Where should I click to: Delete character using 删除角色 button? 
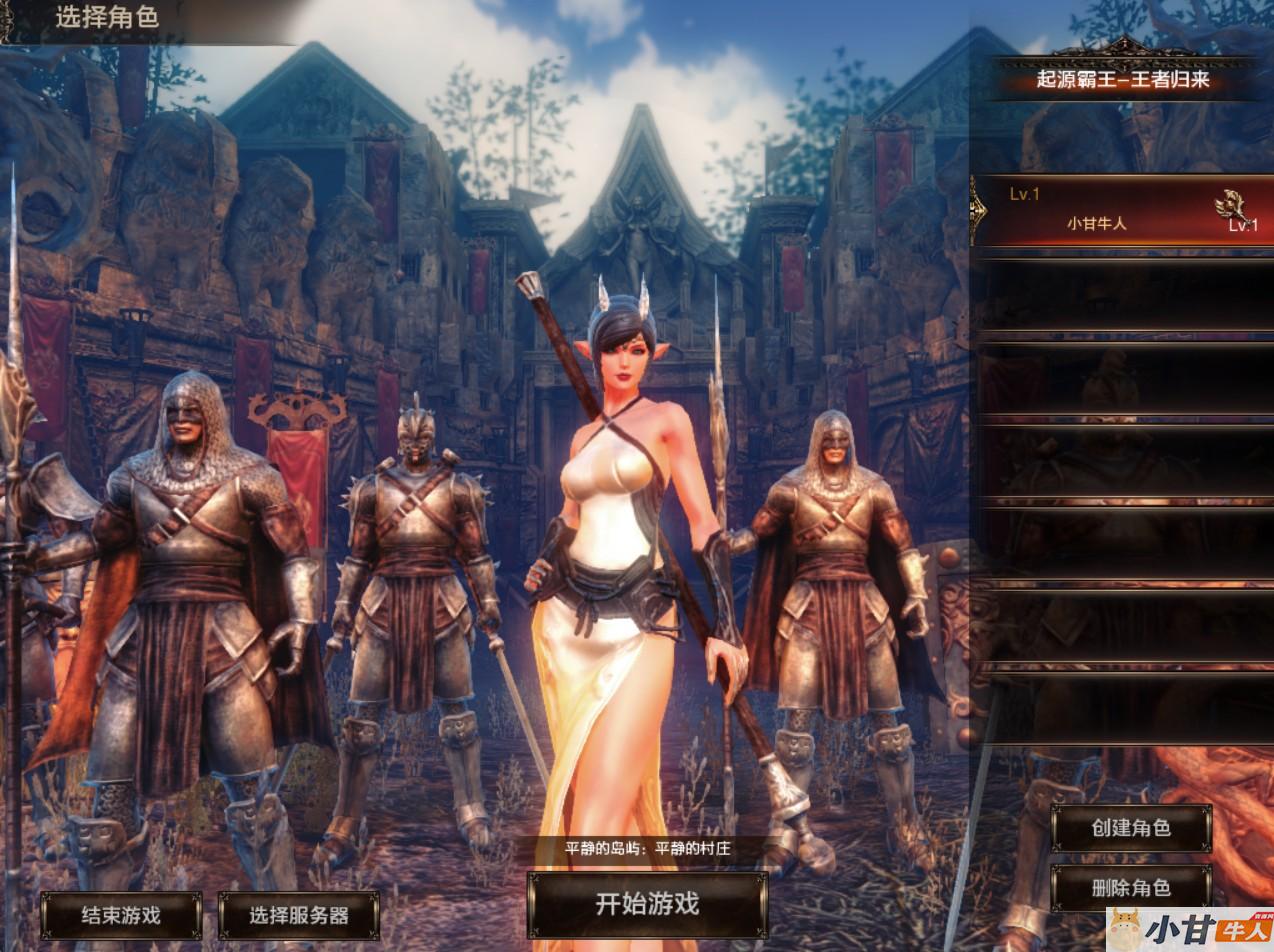1130,888
